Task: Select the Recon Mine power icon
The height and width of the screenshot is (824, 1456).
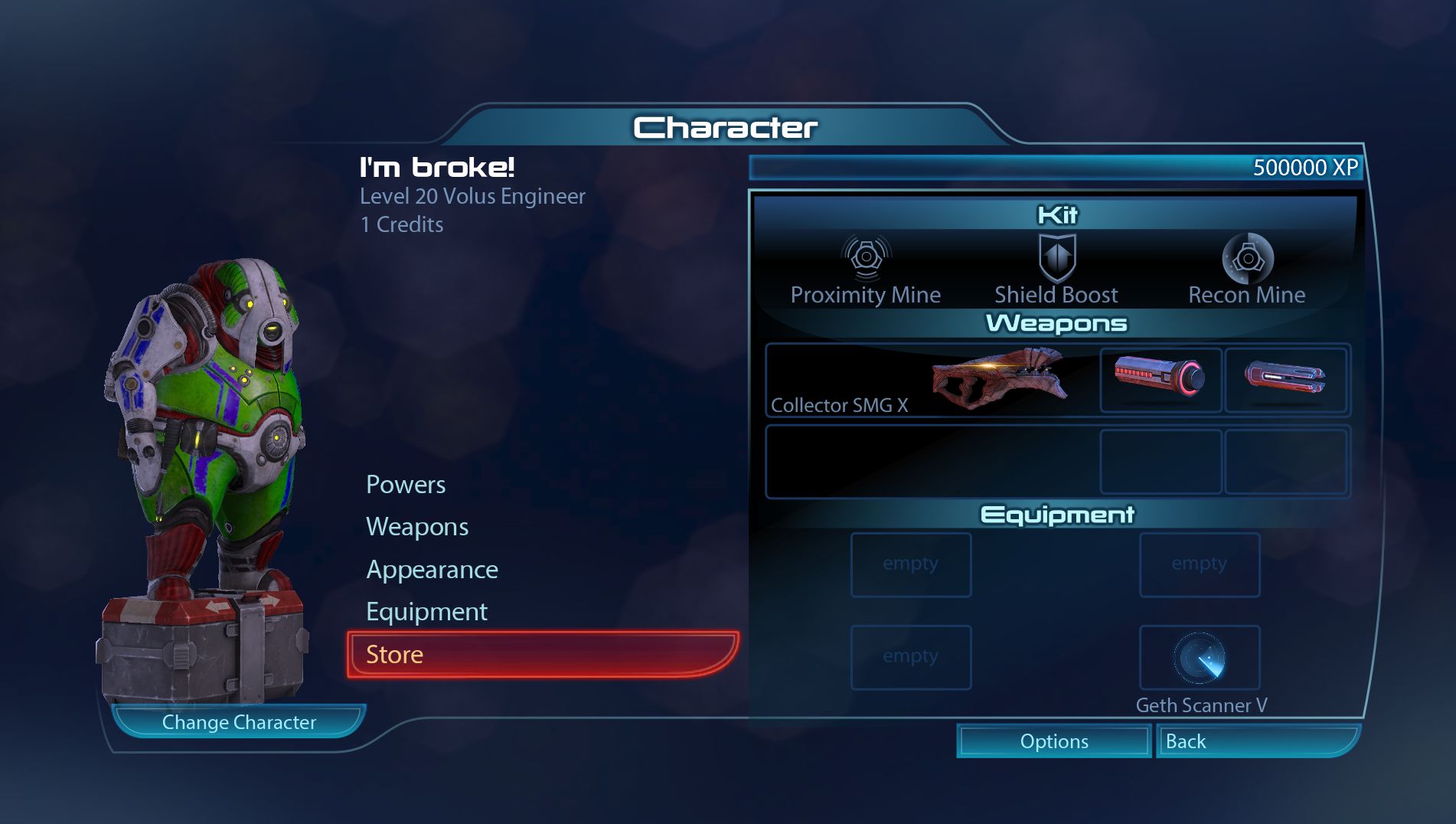Action: pos(1247,257)
